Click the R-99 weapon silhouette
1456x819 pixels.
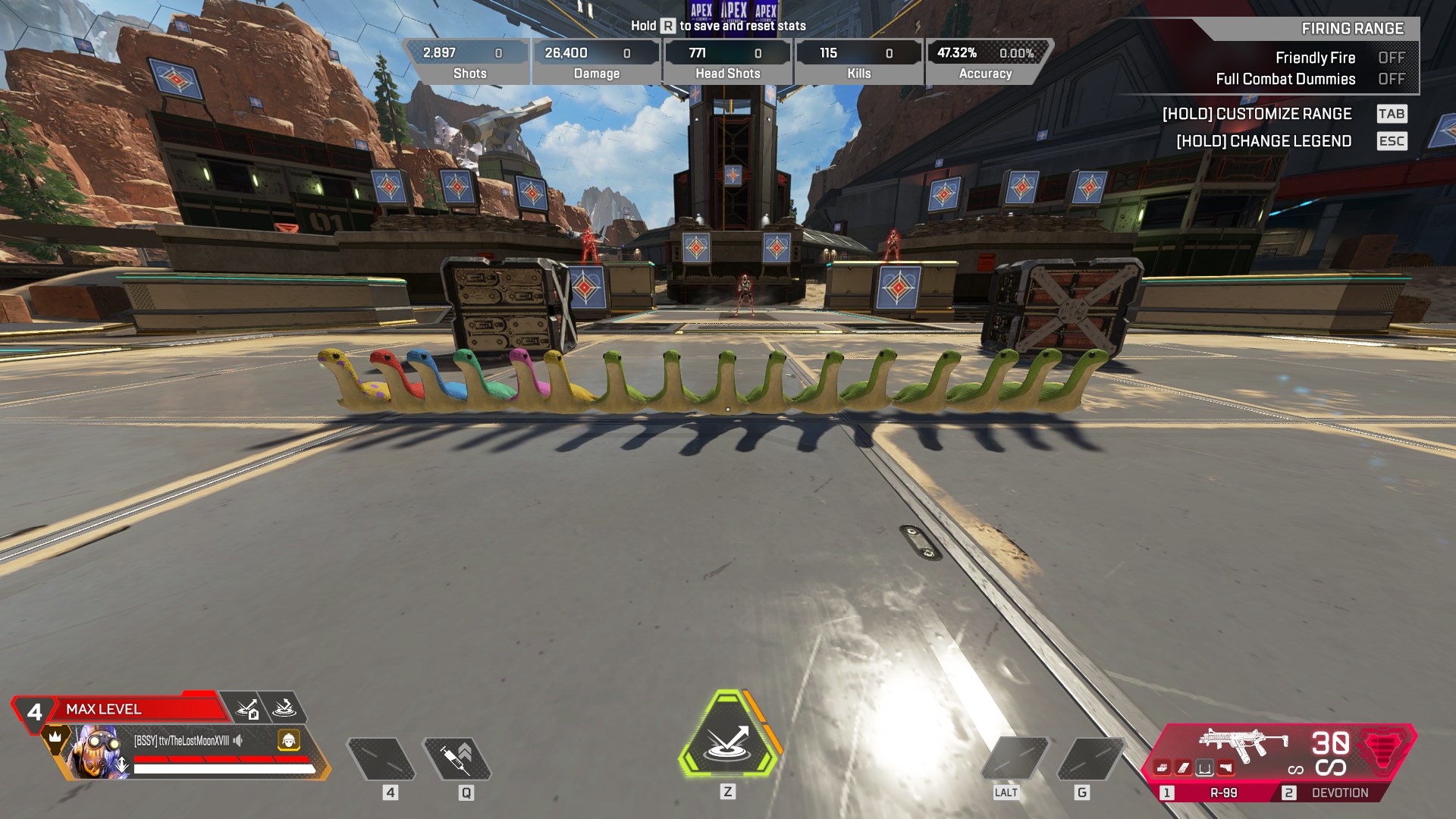(x=1242, y=743)
